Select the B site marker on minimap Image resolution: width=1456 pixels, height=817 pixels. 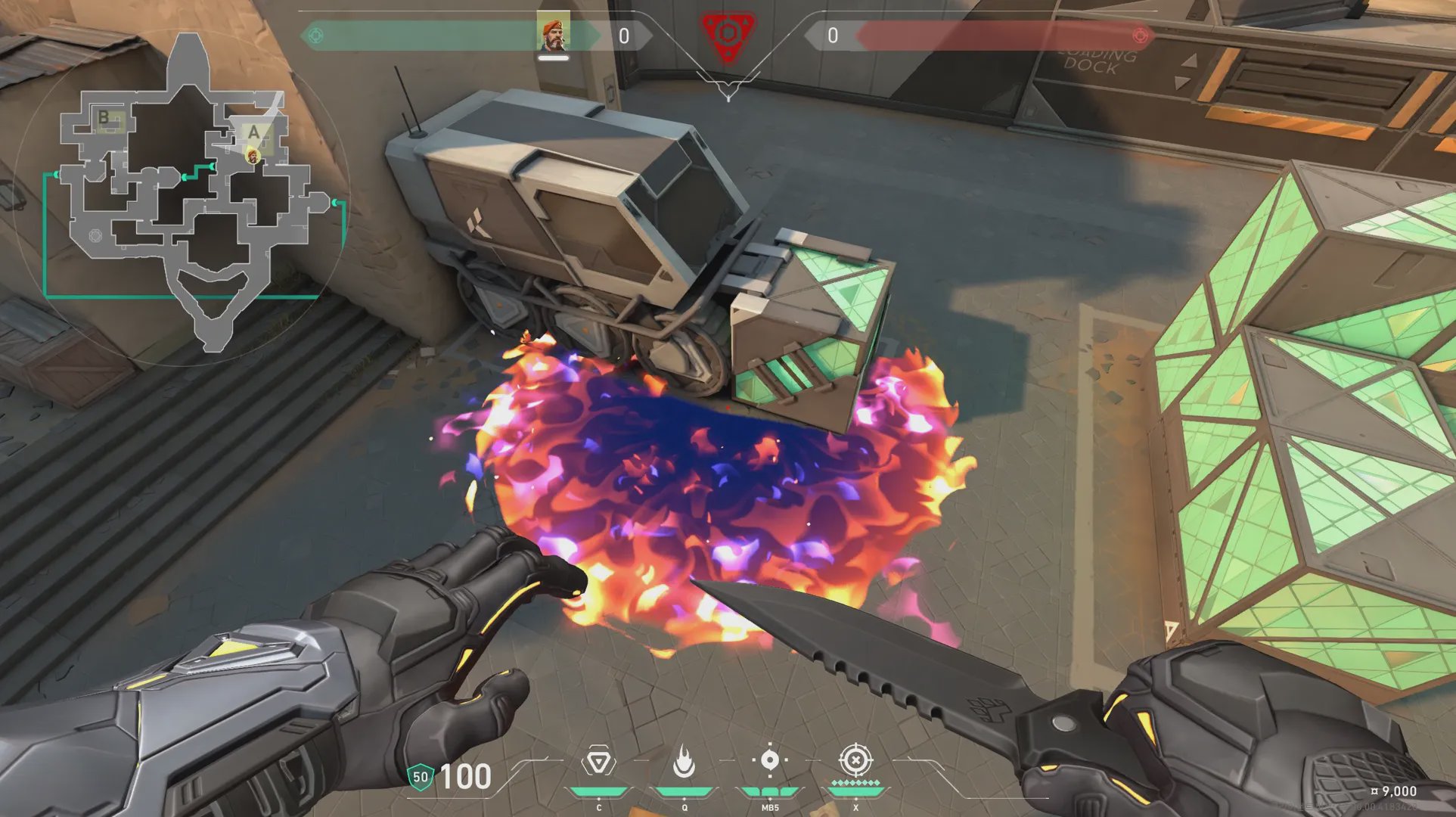pyautogui.click(x=104, y=117)
